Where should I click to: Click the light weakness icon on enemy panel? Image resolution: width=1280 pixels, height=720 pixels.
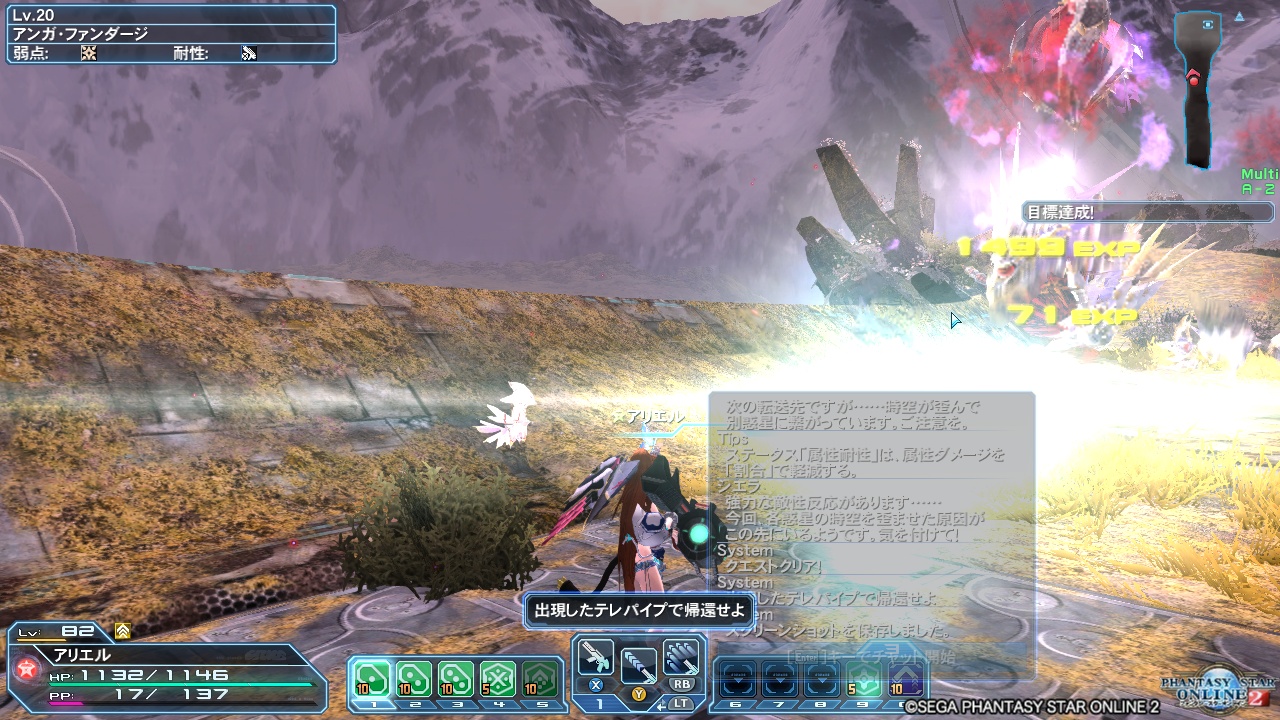click(88, 52)
